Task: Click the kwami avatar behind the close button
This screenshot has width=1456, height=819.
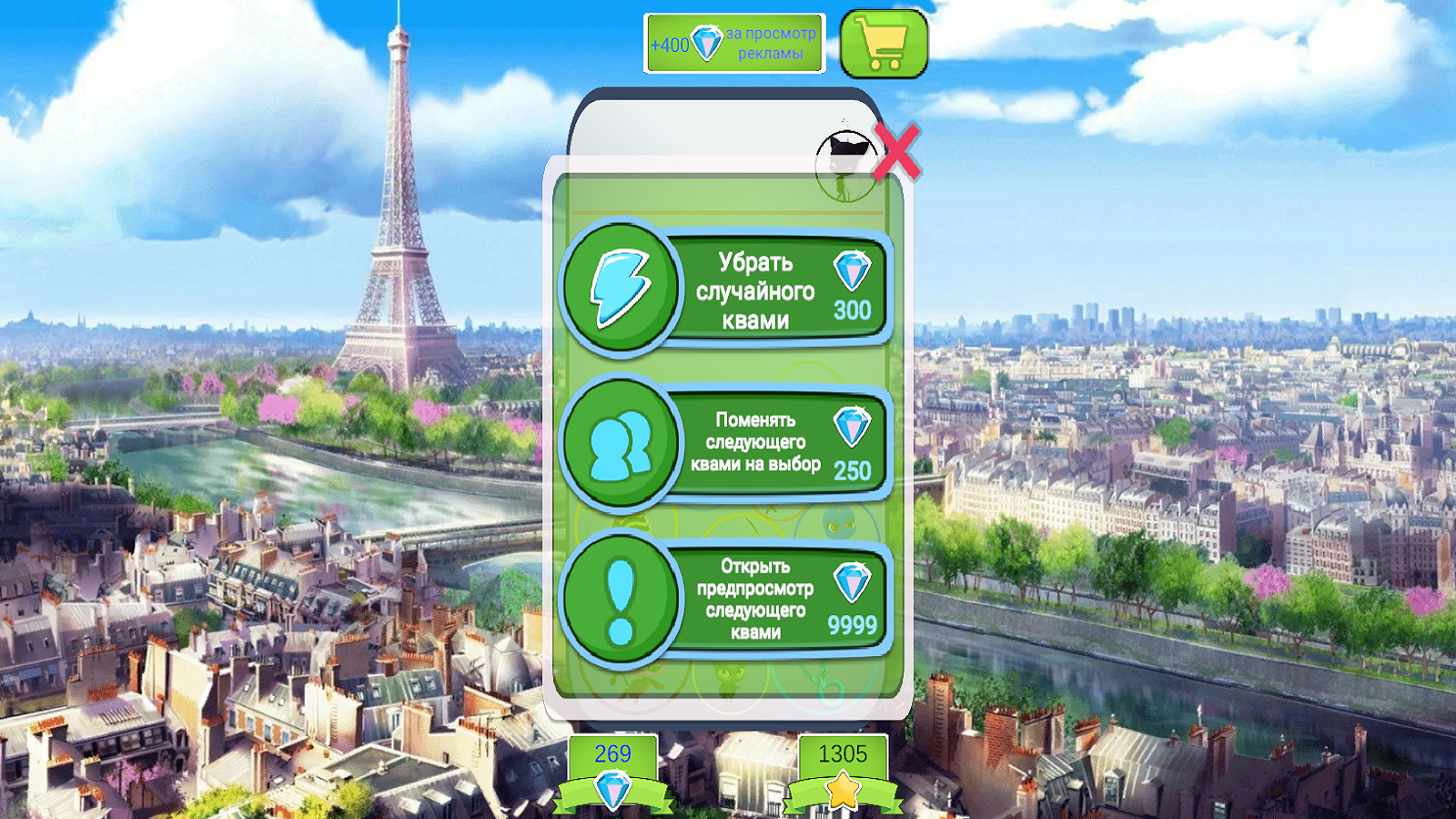Action: 844,155
